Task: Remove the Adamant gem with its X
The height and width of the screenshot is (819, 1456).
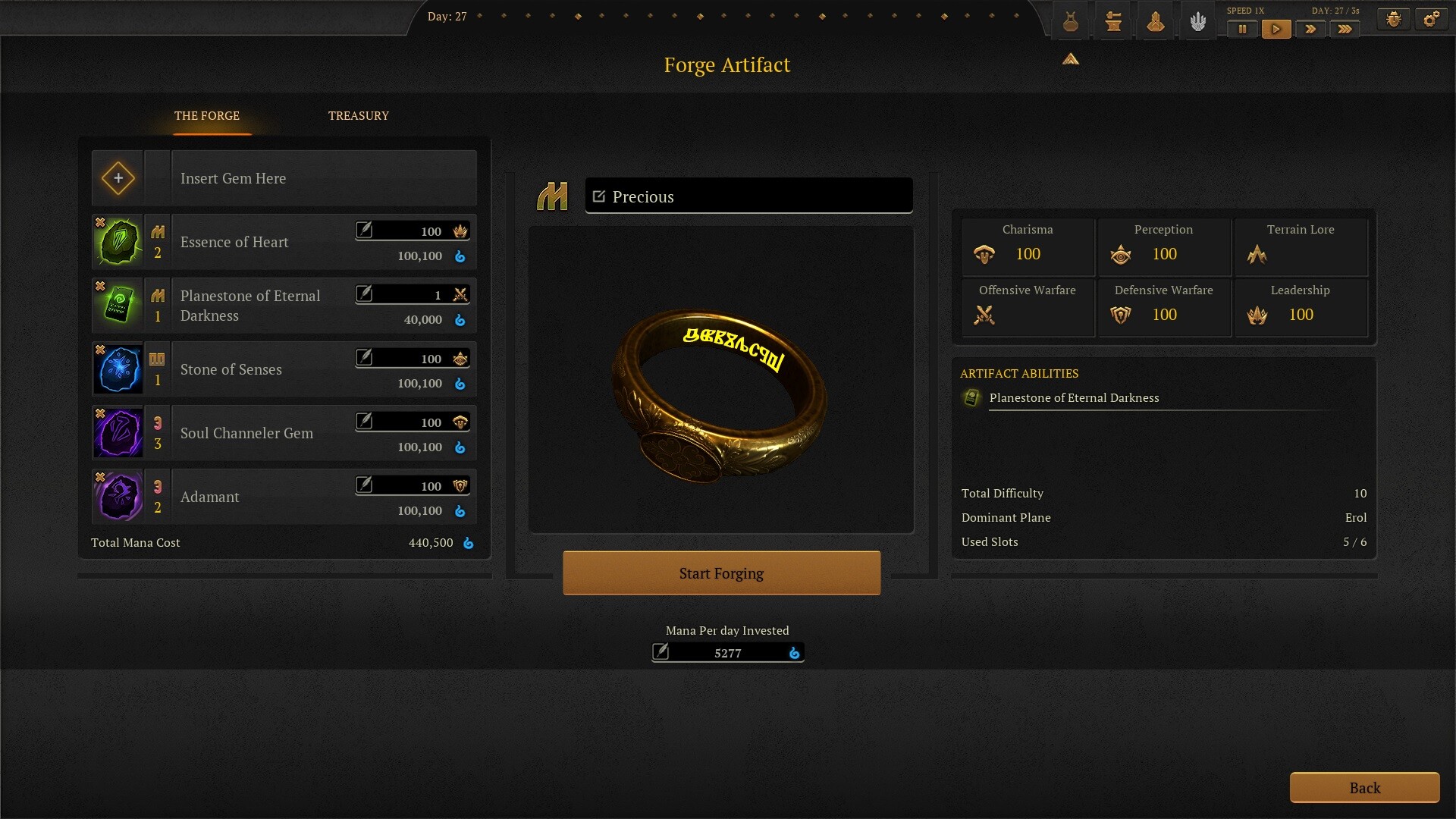Action: pos(99,477)
